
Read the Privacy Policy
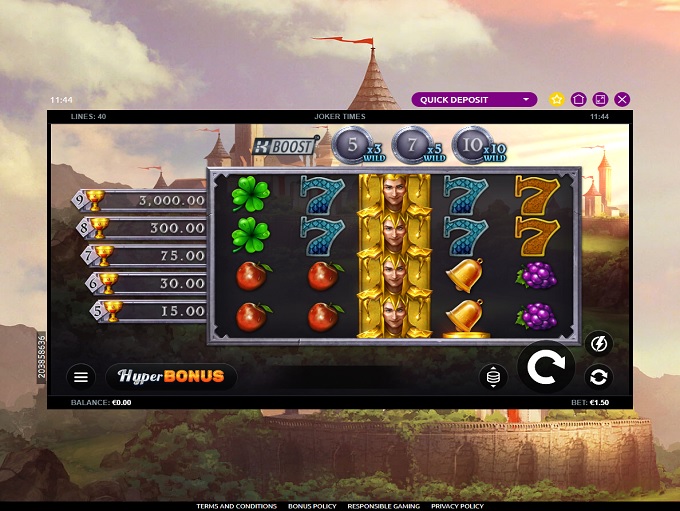tap(458, 506)
